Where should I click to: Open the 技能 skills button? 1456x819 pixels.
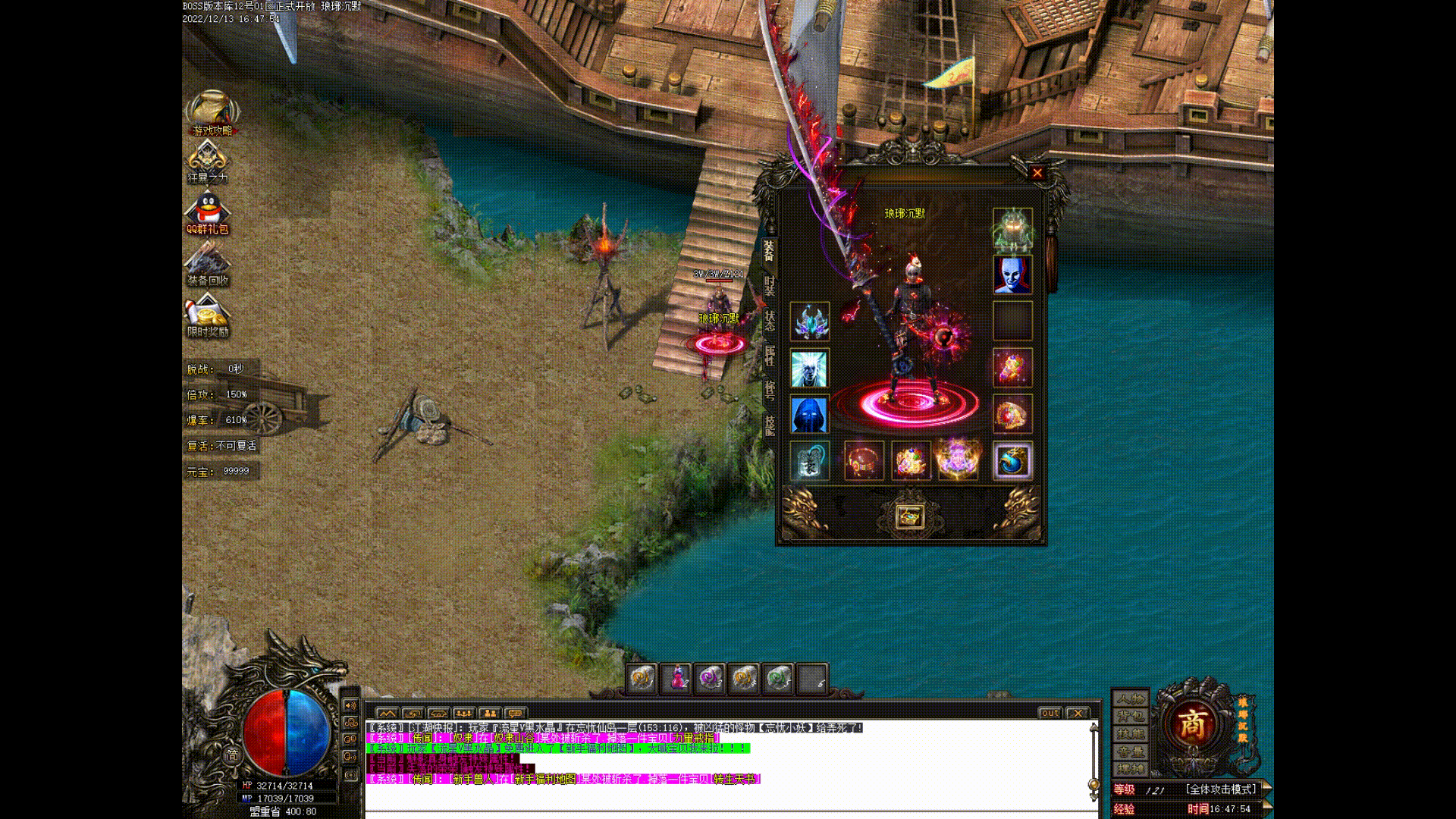pos(1130,734)
